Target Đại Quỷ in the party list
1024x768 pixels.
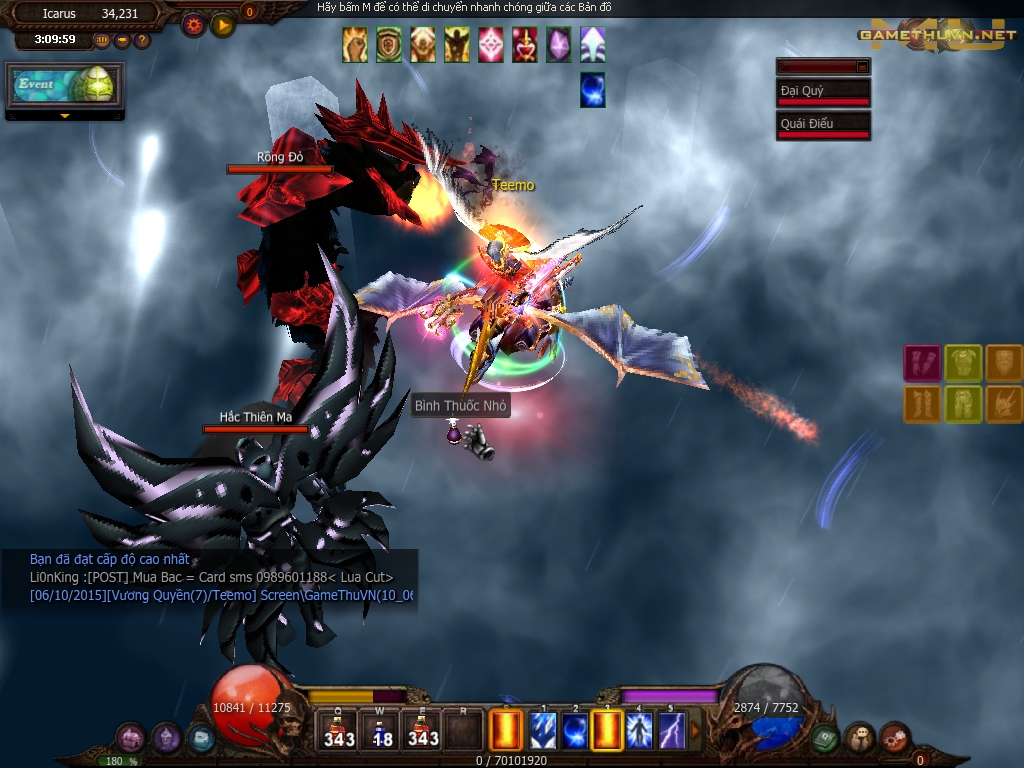pyautogui.click(x=823, y=92)
